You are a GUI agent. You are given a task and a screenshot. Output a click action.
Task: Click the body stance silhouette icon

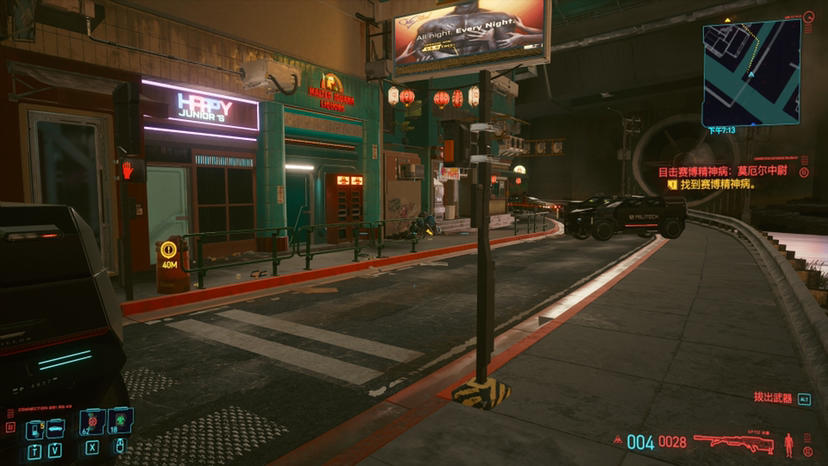789,442
